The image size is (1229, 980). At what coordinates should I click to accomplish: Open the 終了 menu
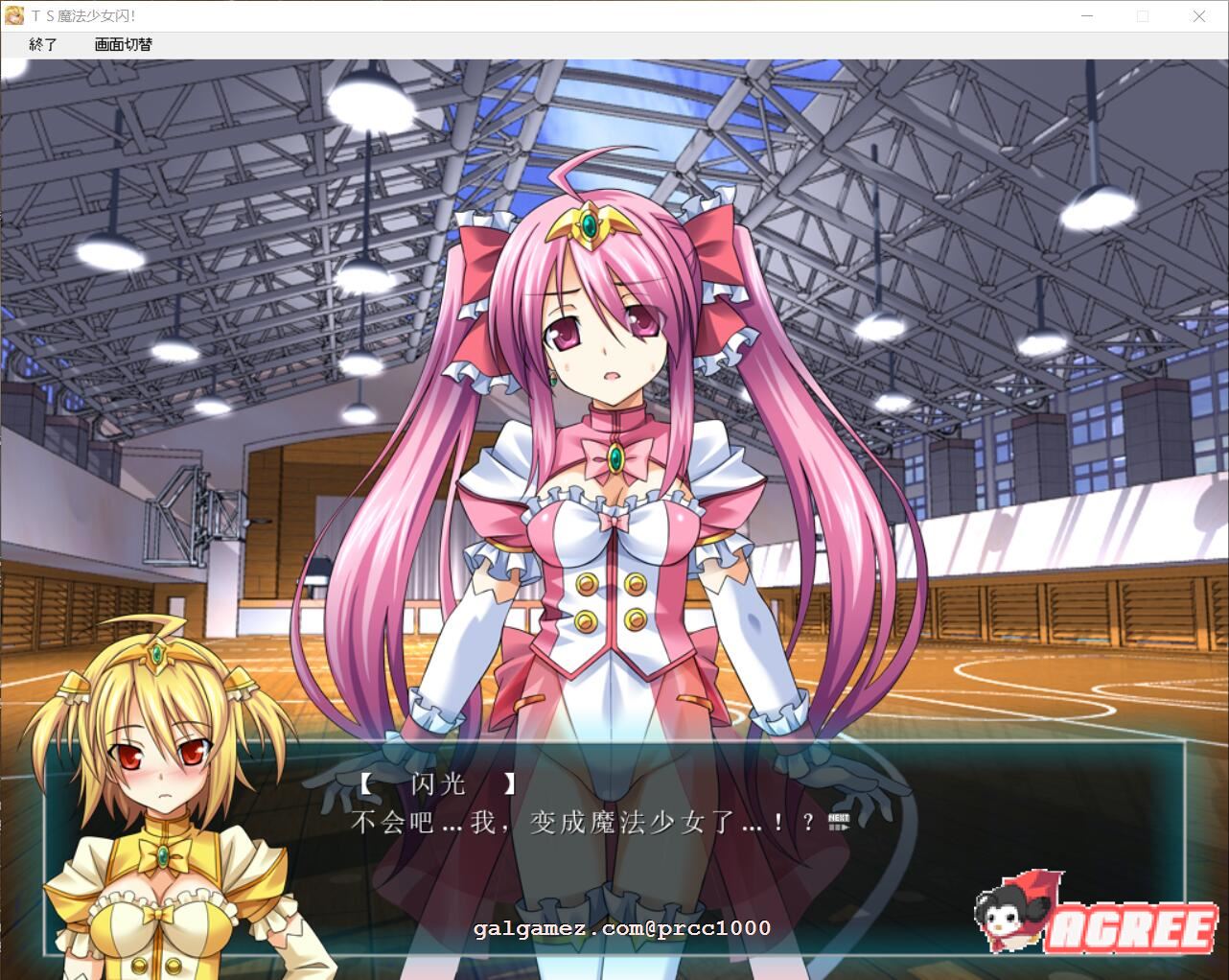tap(43, 45)
